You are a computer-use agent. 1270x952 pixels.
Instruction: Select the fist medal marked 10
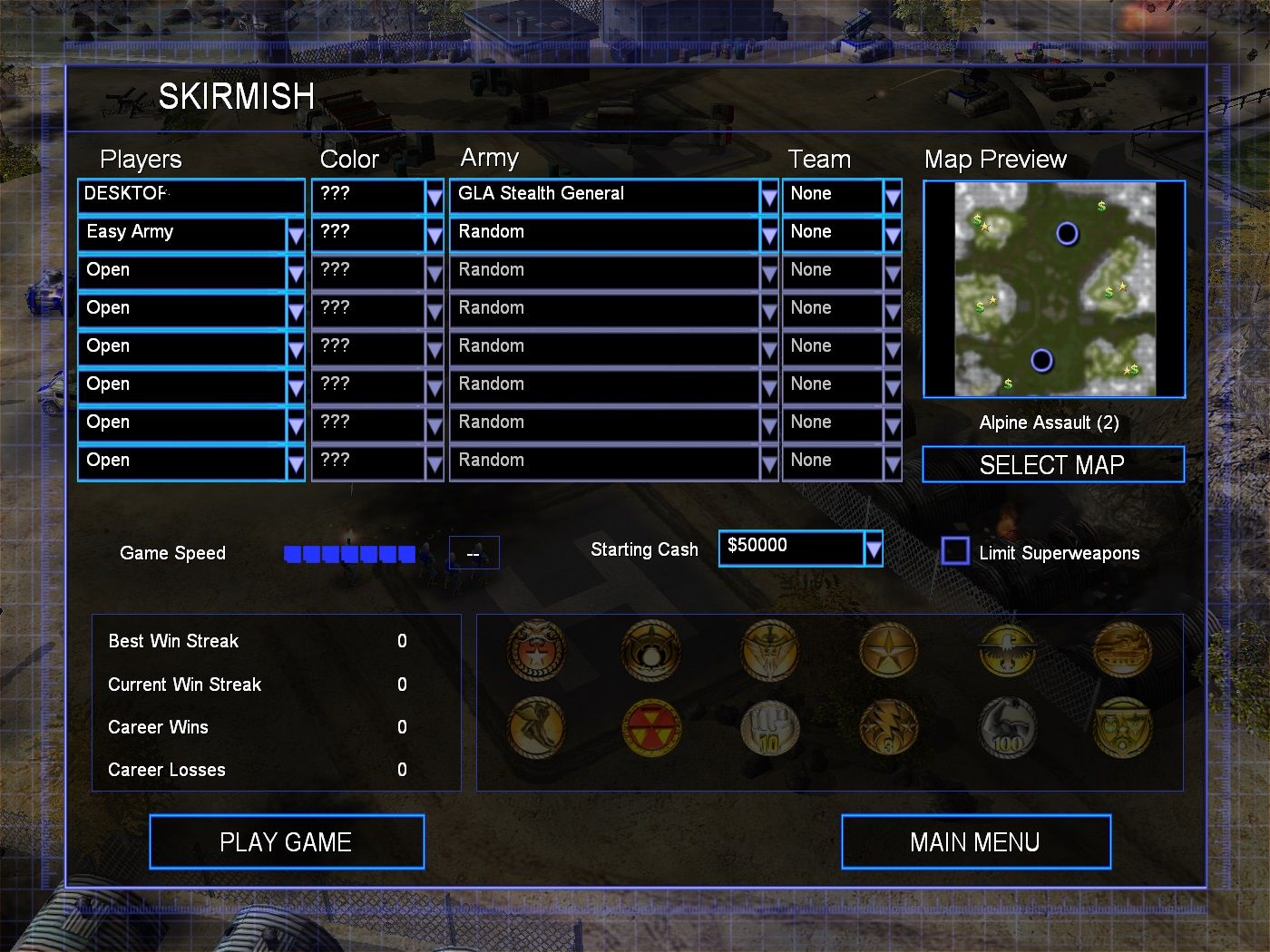769,728
